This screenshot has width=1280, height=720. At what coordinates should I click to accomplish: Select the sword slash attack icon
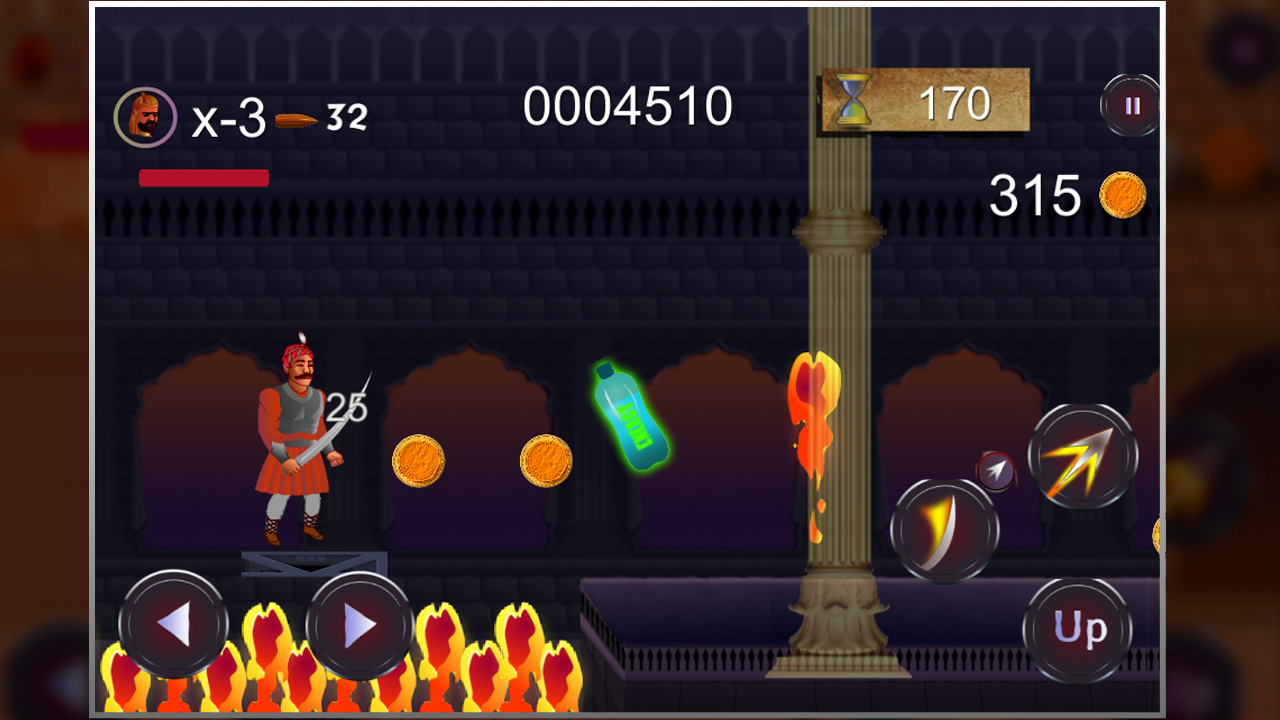pyautogui.click(x=944, y=530)
